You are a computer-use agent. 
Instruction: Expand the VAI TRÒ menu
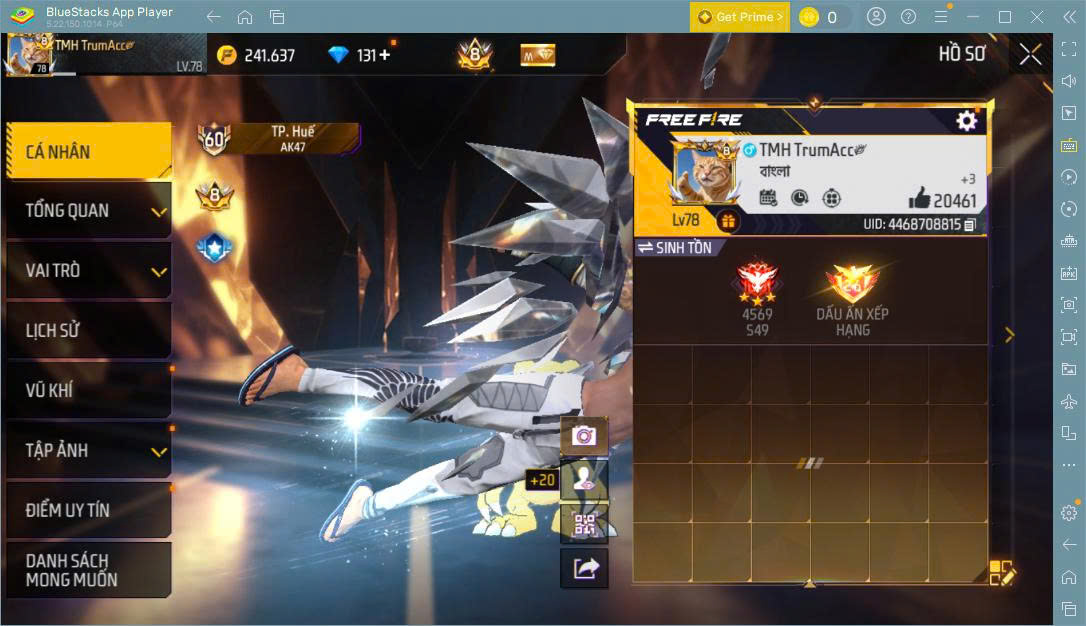(88, 271)
